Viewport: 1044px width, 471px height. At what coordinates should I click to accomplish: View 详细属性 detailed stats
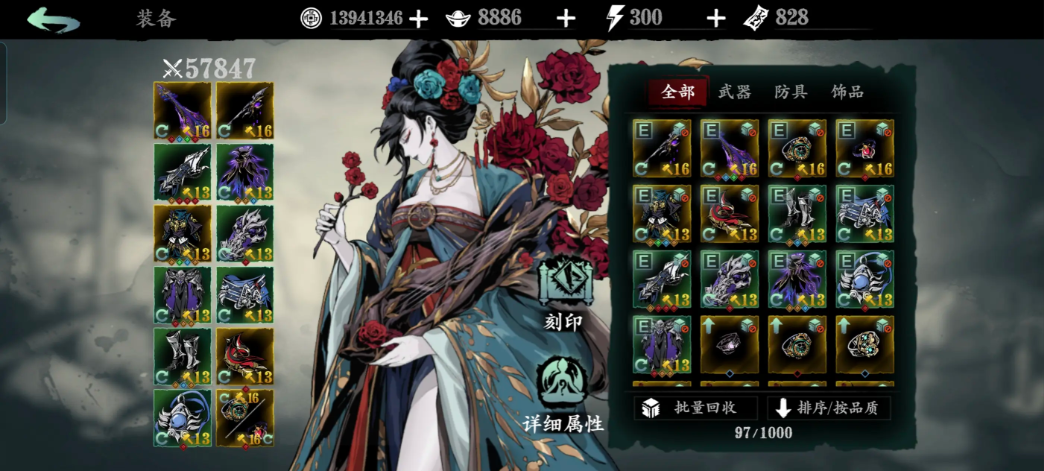564,396
